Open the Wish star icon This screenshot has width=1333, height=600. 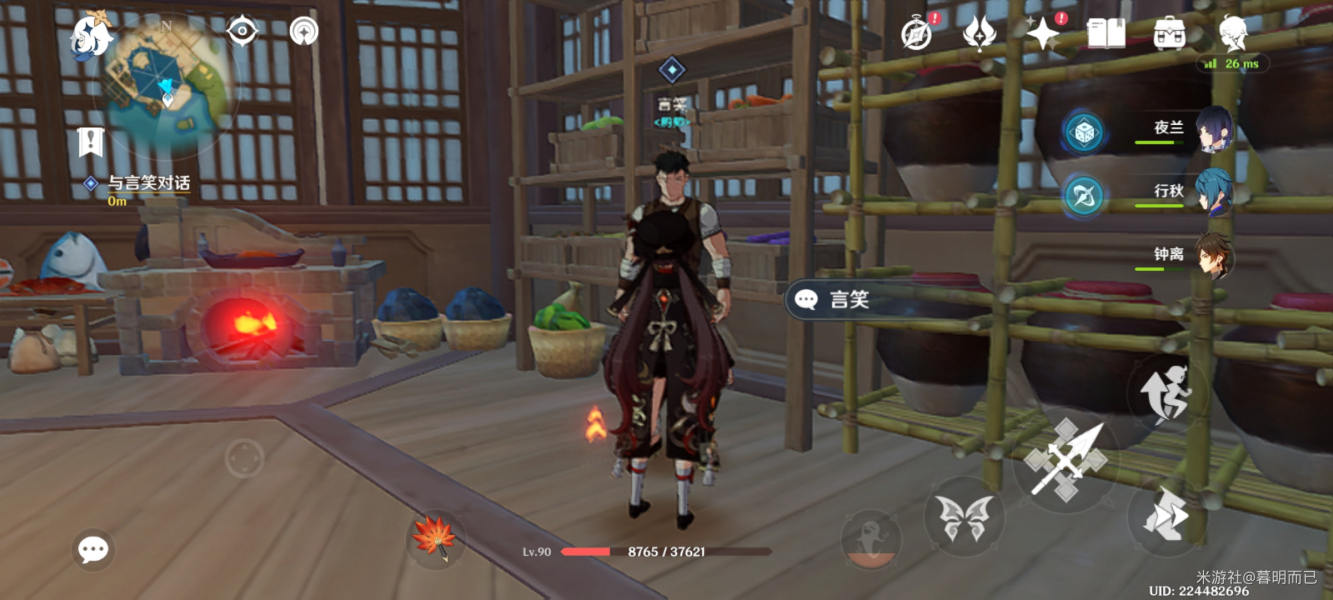[x=1043, y=34]
